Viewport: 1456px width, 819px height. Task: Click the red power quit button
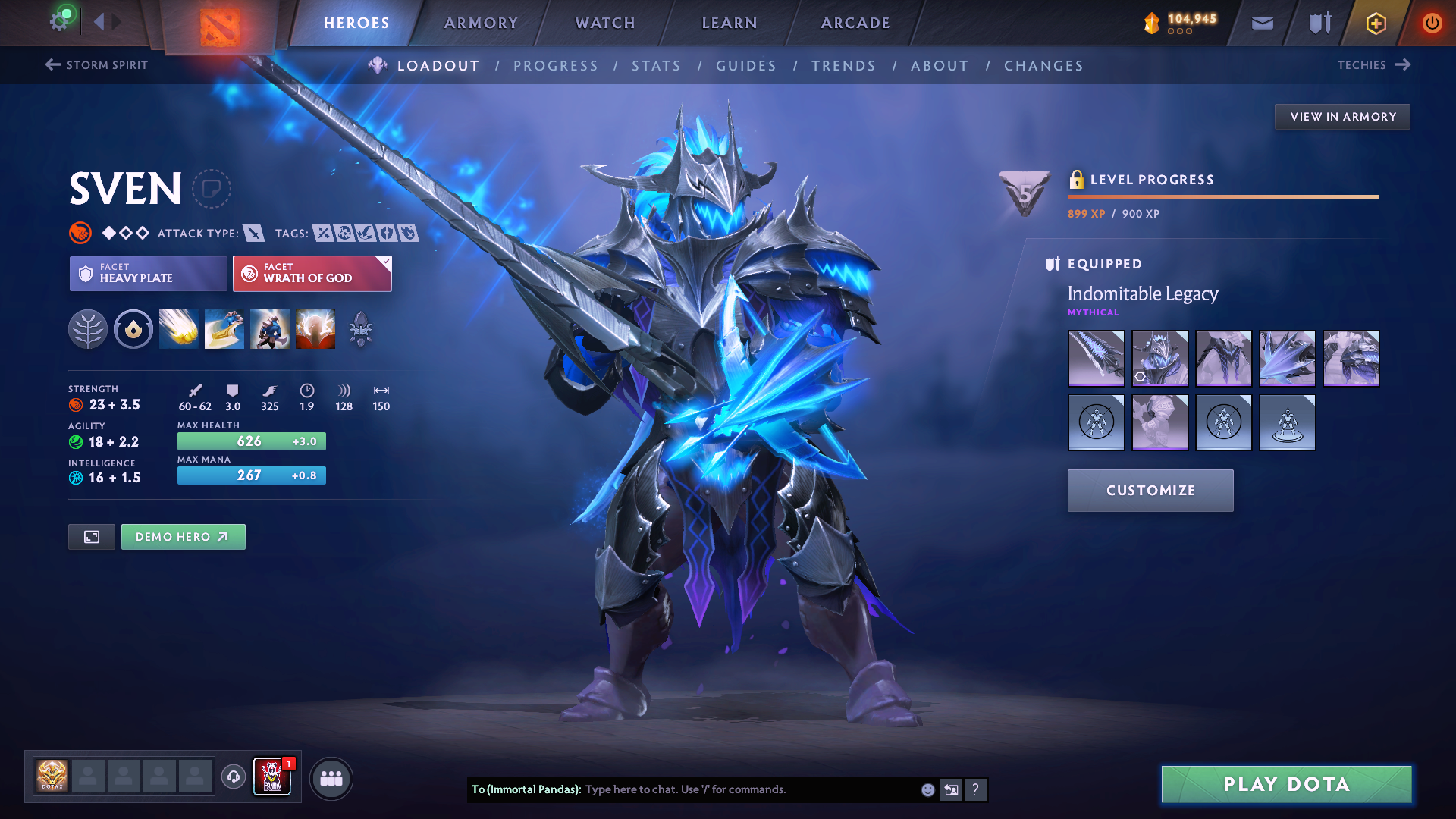coord(1432,23)
